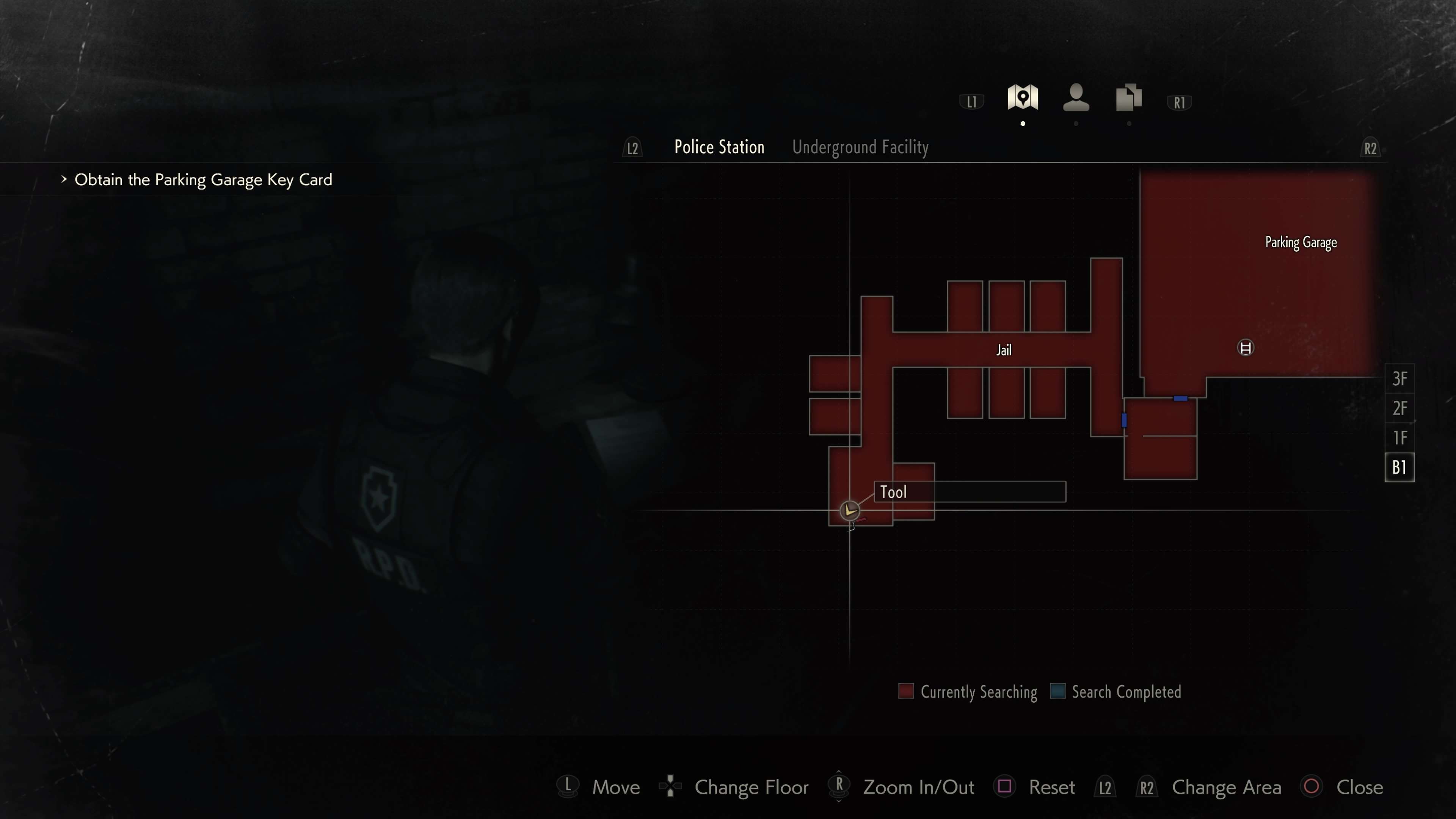
Task: Open the files documents icon
Action: click(x=1128, y=98)
